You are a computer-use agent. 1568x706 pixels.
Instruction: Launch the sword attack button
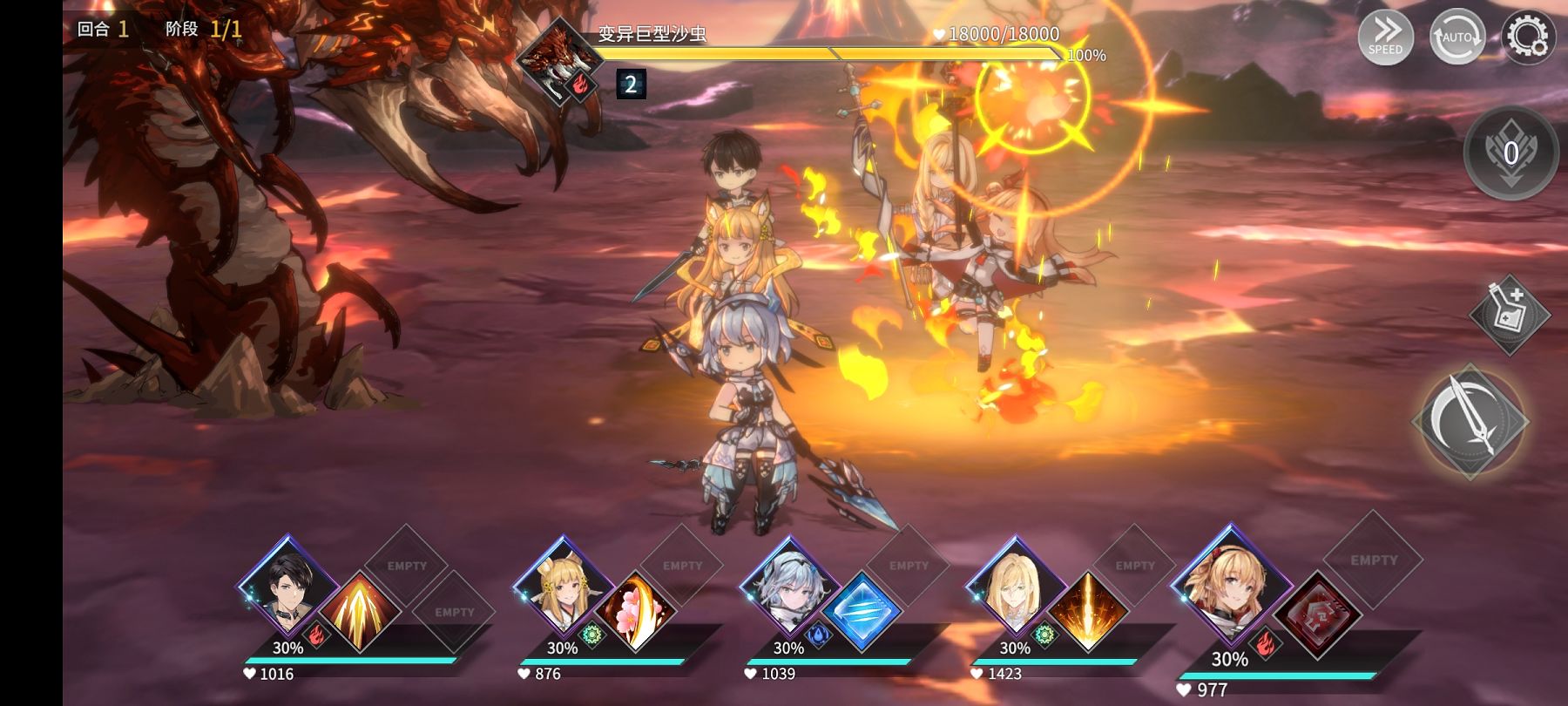coord(1470,421)
